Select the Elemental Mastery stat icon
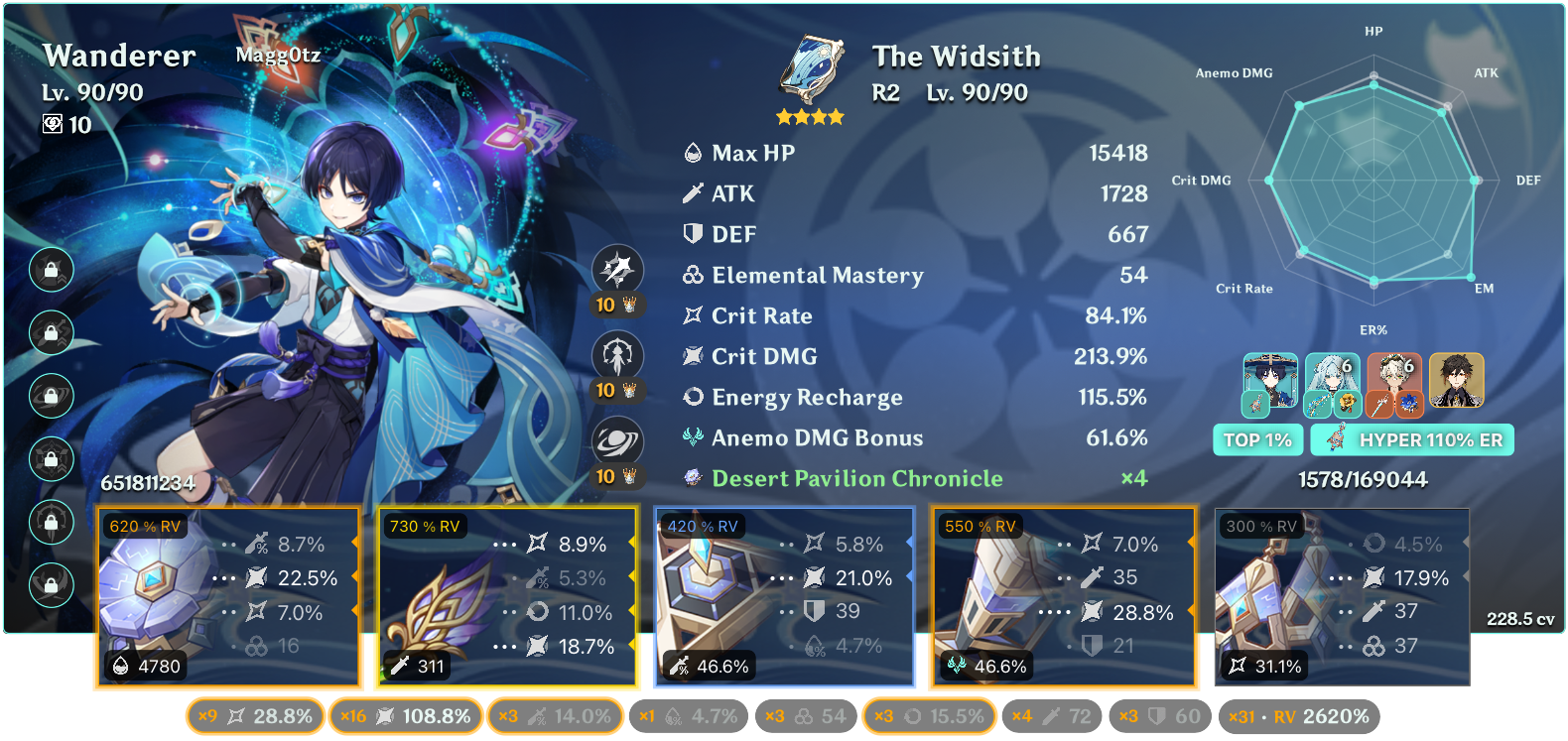This screenshot has width=1568, height=741. tap(692, 276)
